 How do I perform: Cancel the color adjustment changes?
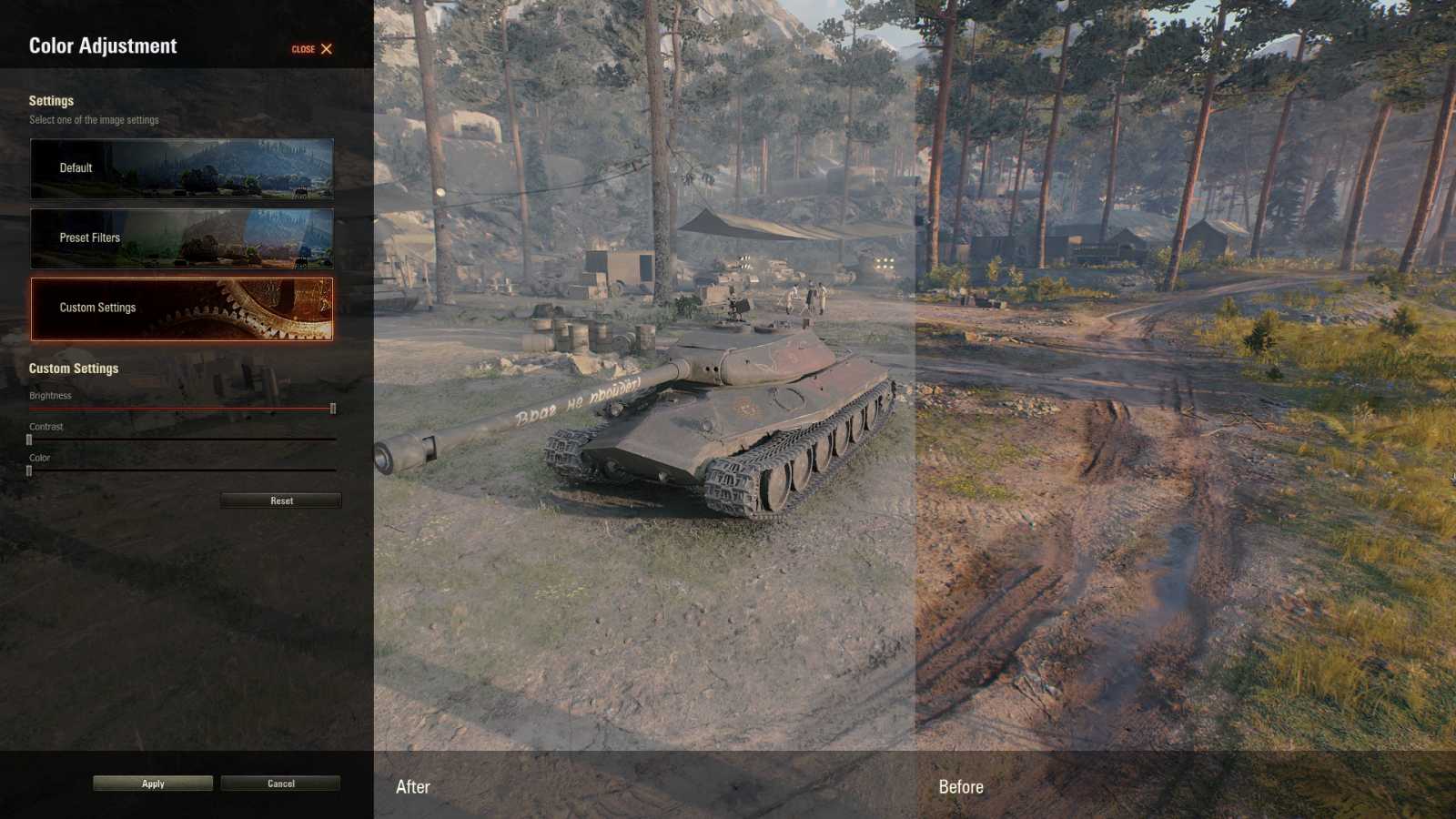pyautogui.click(x=280, y=783)
